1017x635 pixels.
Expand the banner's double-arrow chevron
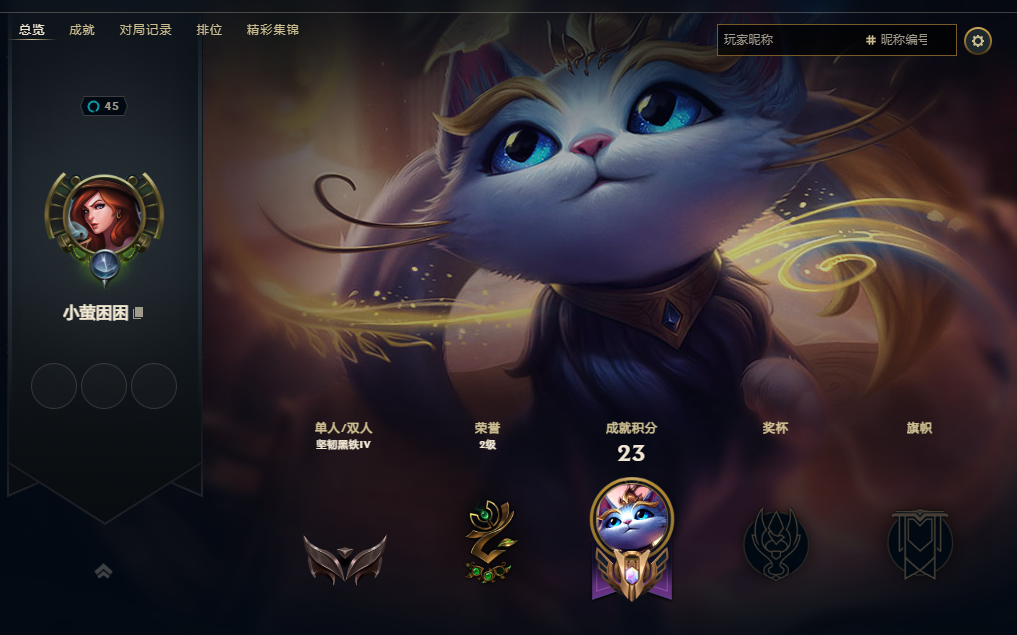pos(103,571)
